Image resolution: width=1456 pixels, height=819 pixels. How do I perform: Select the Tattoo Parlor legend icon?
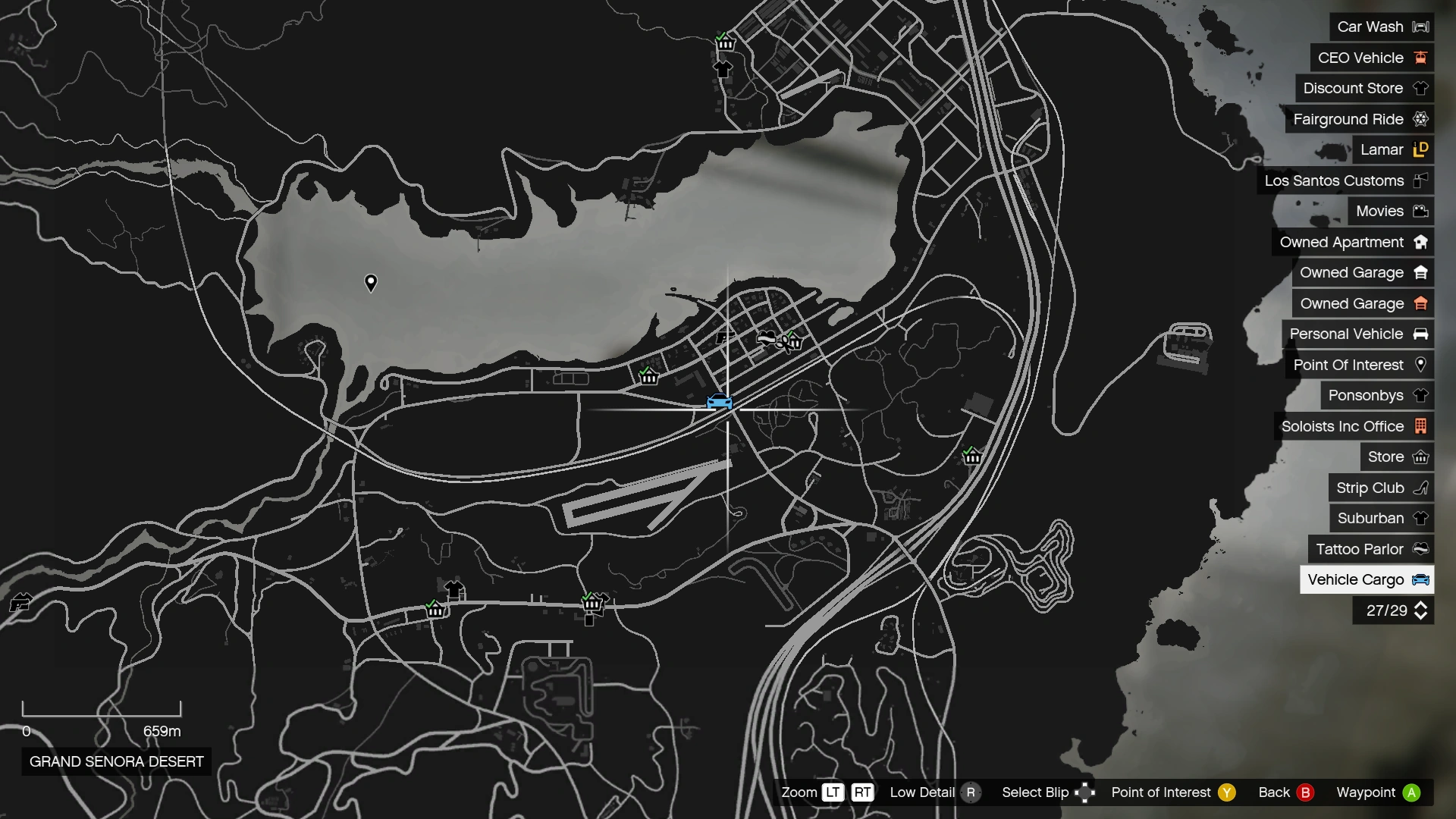(1421, 549)
